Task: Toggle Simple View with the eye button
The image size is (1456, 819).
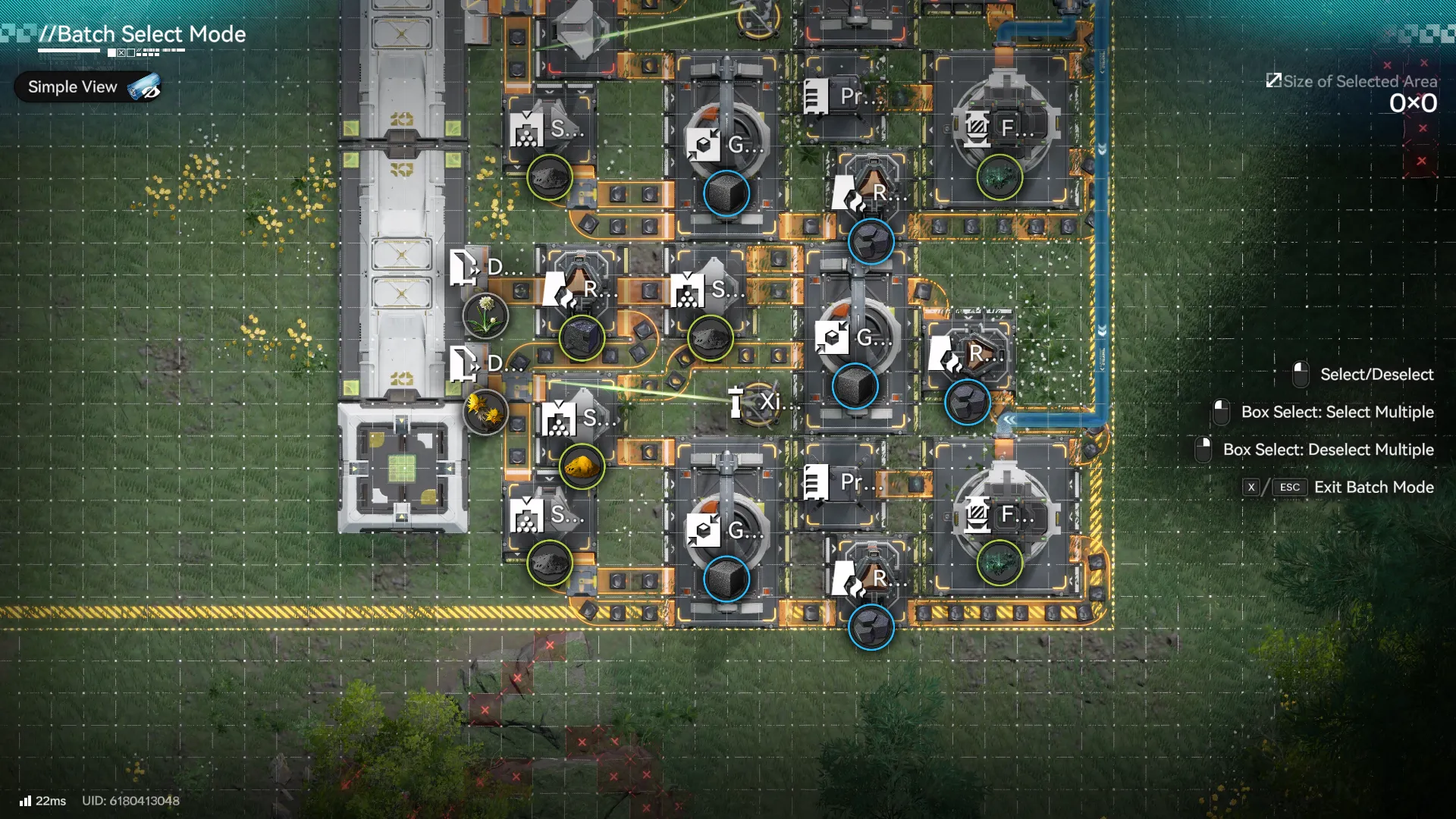Action: point(146,86)
